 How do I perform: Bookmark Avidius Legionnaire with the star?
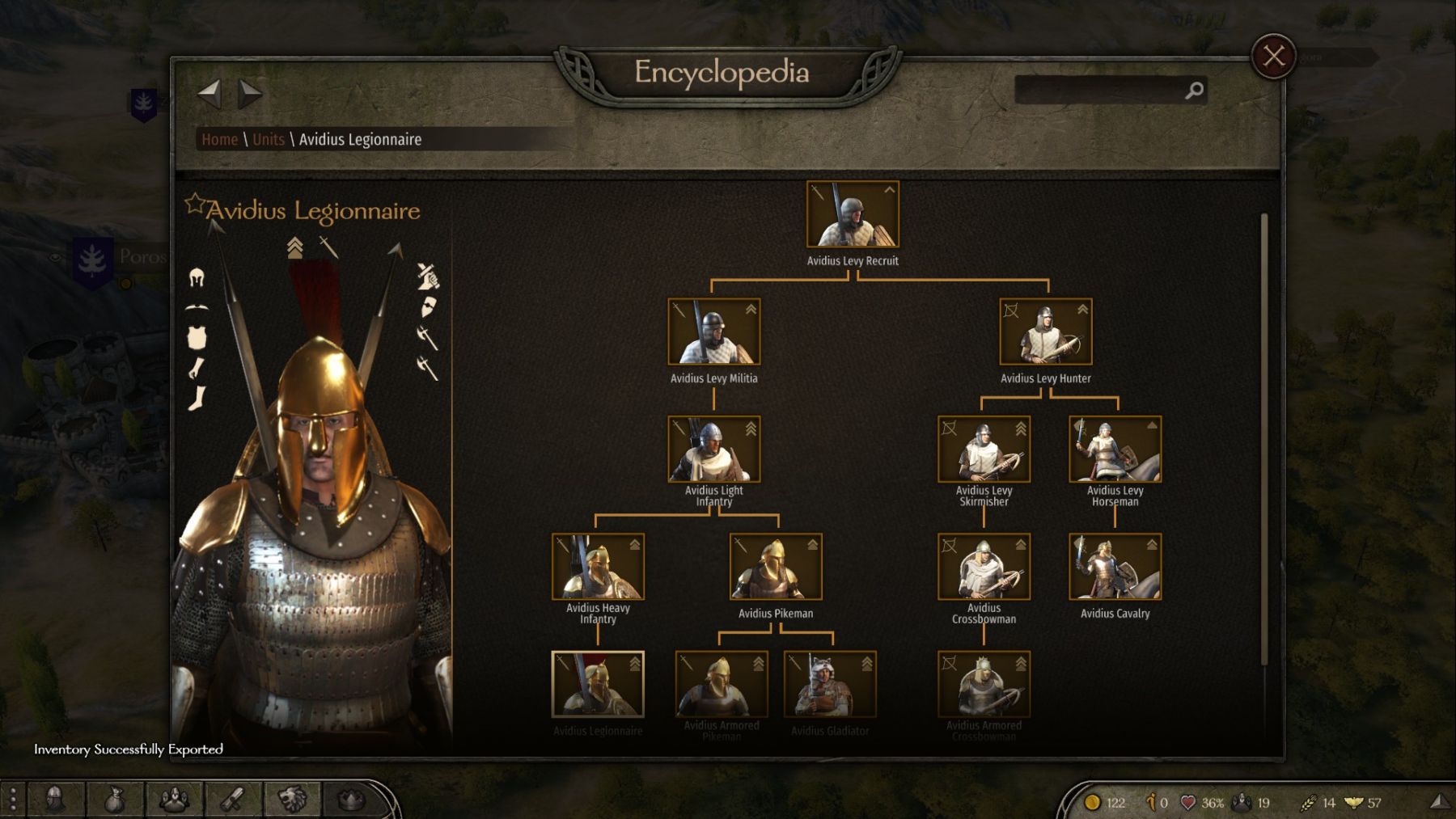click(x=194, y=204)
